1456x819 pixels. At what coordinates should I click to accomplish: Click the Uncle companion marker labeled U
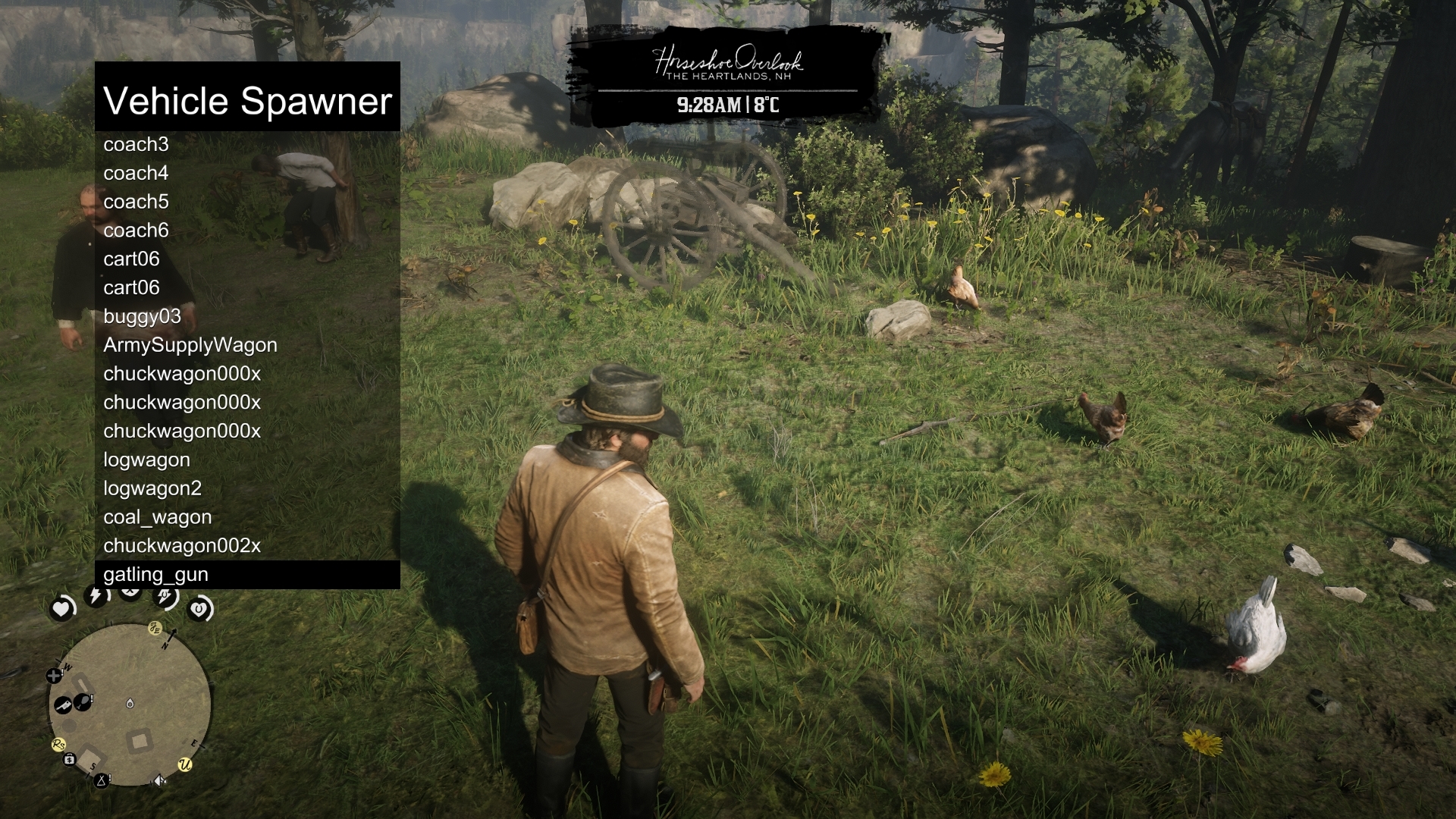pos(185,764)
